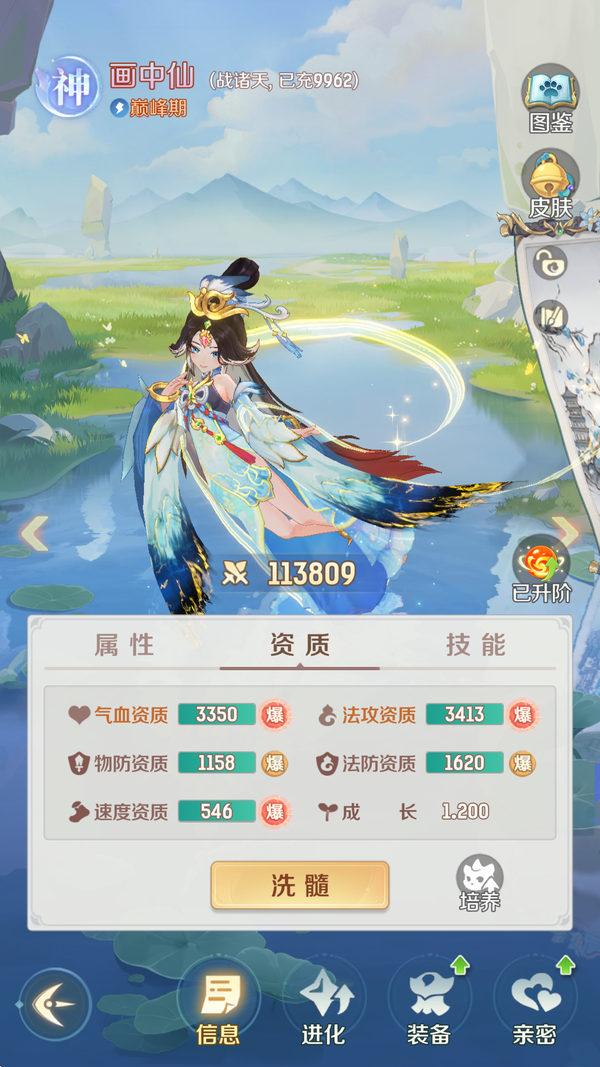Open the 图鉴 book icon
Image resolution: width=600 pixels, height=1067 pixels.
pos(550,98)
